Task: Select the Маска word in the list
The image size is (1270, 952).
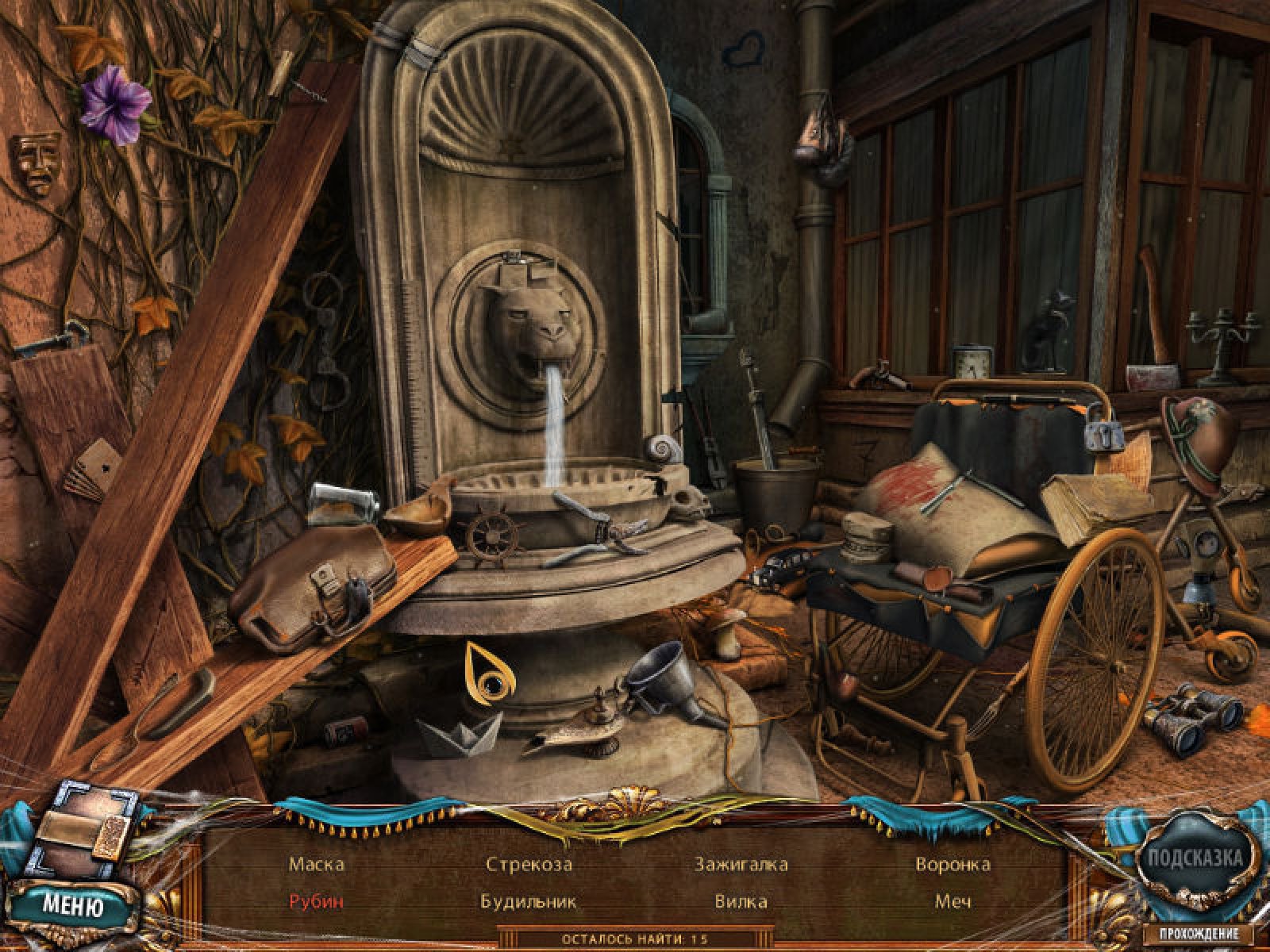Action: pyautogui.click(x=317, y=864)
